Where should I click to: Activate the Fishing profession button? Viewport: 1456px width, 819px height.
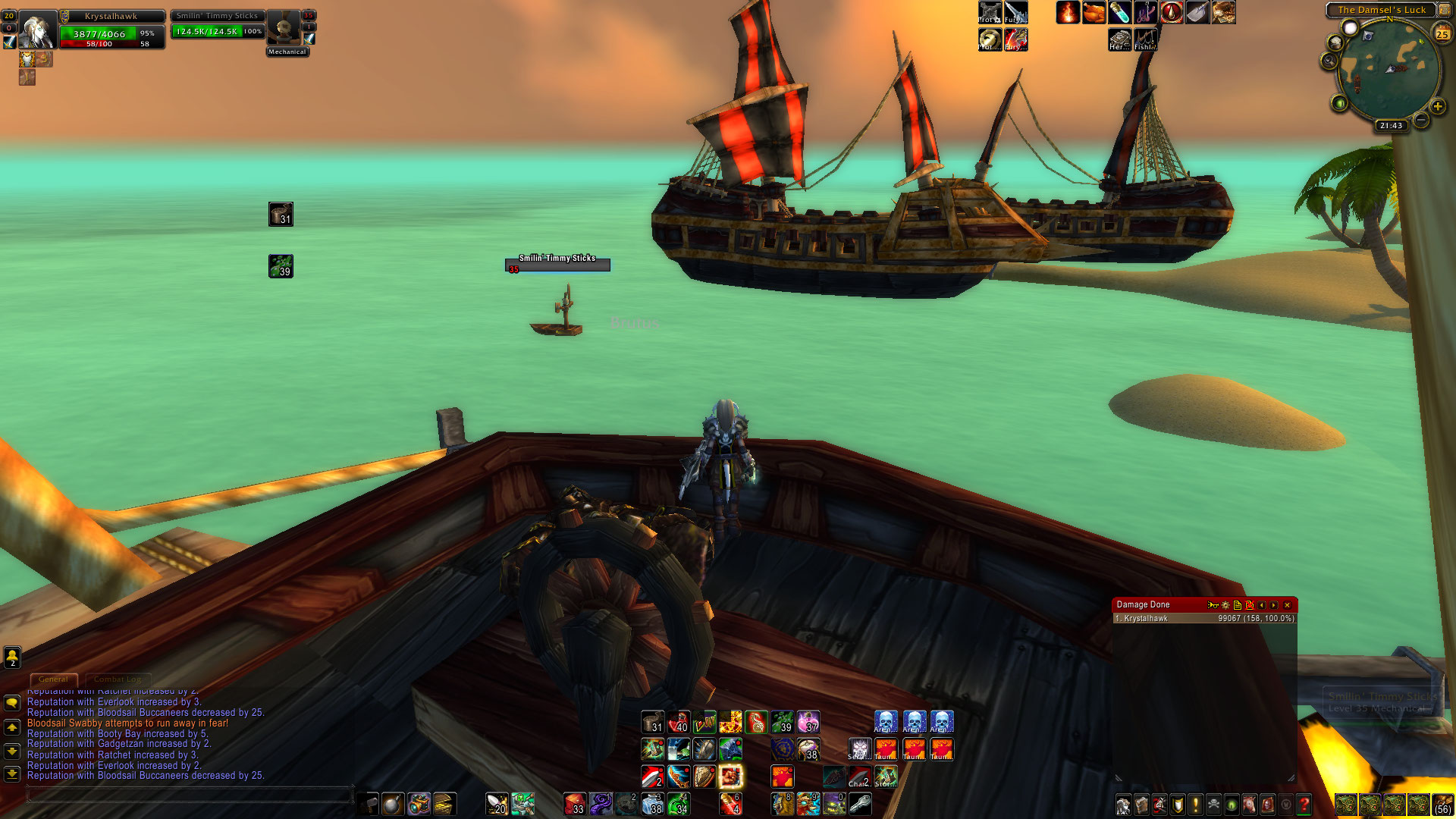(1146, 39)
